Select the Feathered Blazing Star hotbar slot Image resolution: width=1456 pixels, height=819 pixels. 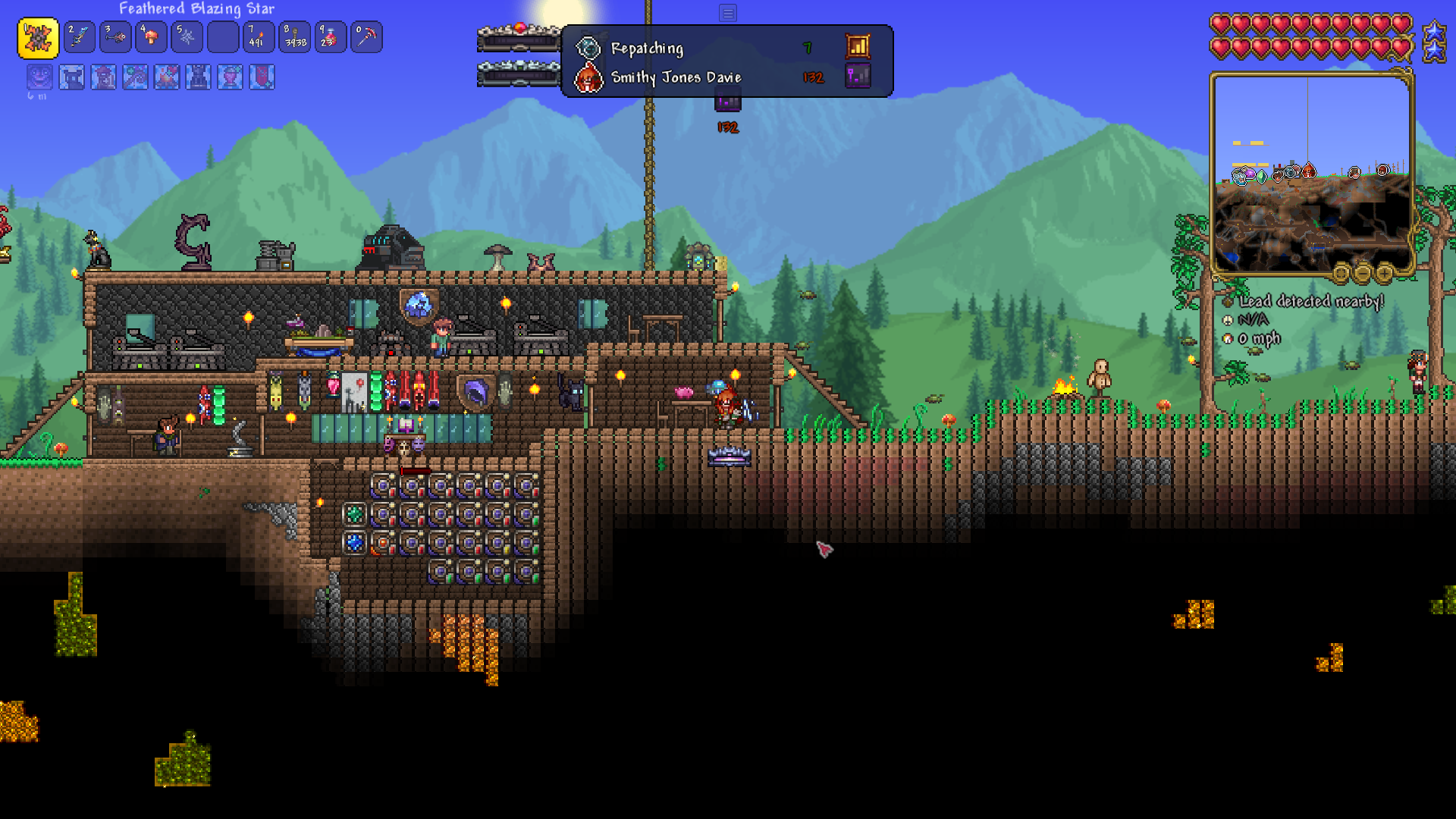(x=38, y=38)
